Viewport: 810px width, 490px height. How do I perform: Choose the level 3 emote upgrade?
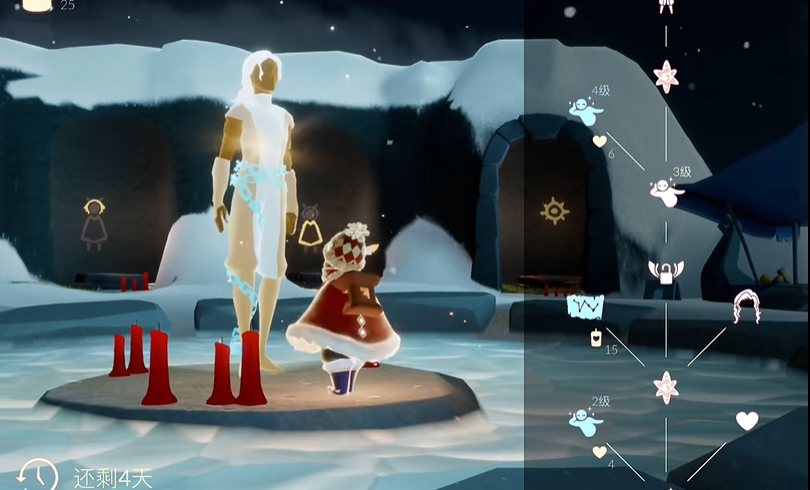pos(665,189)
